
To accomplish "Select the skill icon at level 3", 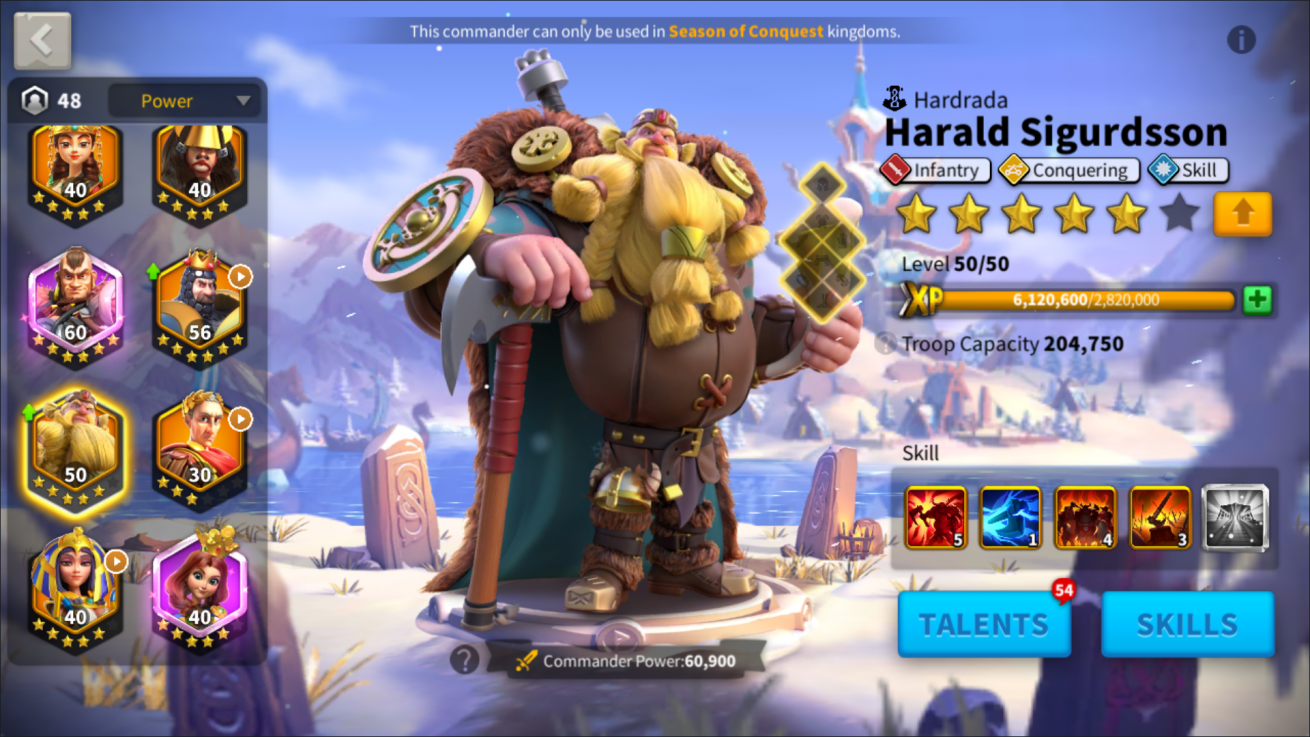I will click(1160, 517).
